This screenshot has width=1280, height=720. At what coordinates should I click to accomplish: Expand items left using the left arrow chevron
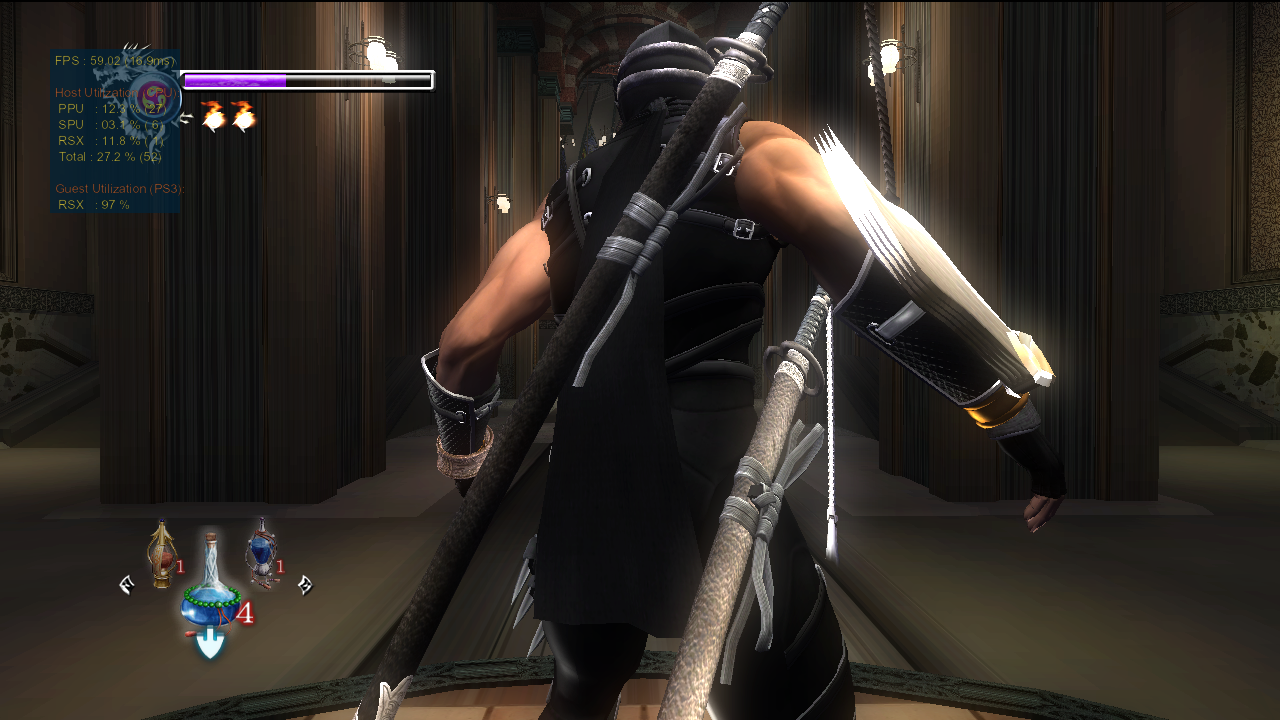[x=127, y=585]
